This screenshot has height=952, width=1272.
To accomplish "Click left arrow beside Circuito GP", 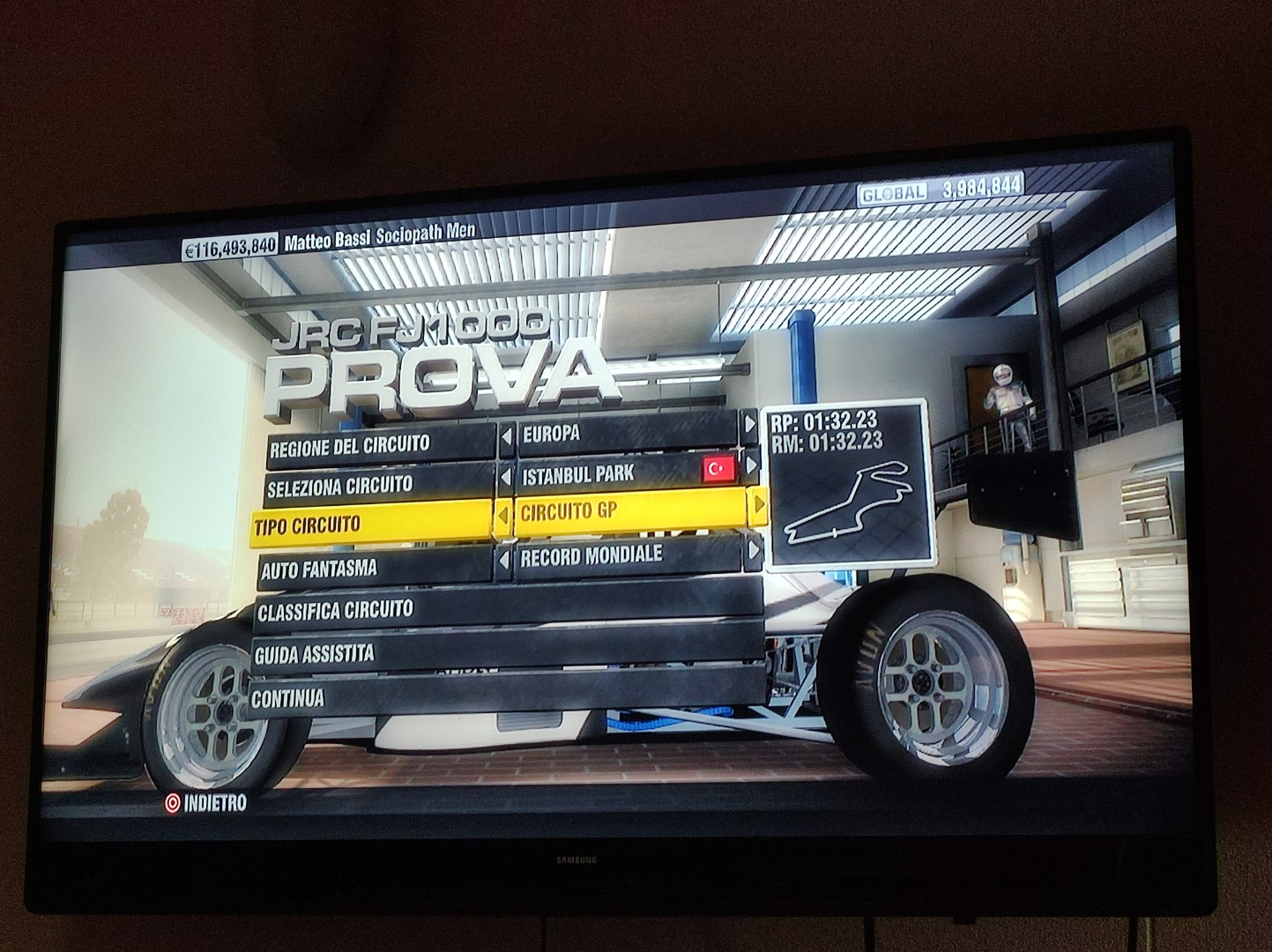I will tap(503, 517).
